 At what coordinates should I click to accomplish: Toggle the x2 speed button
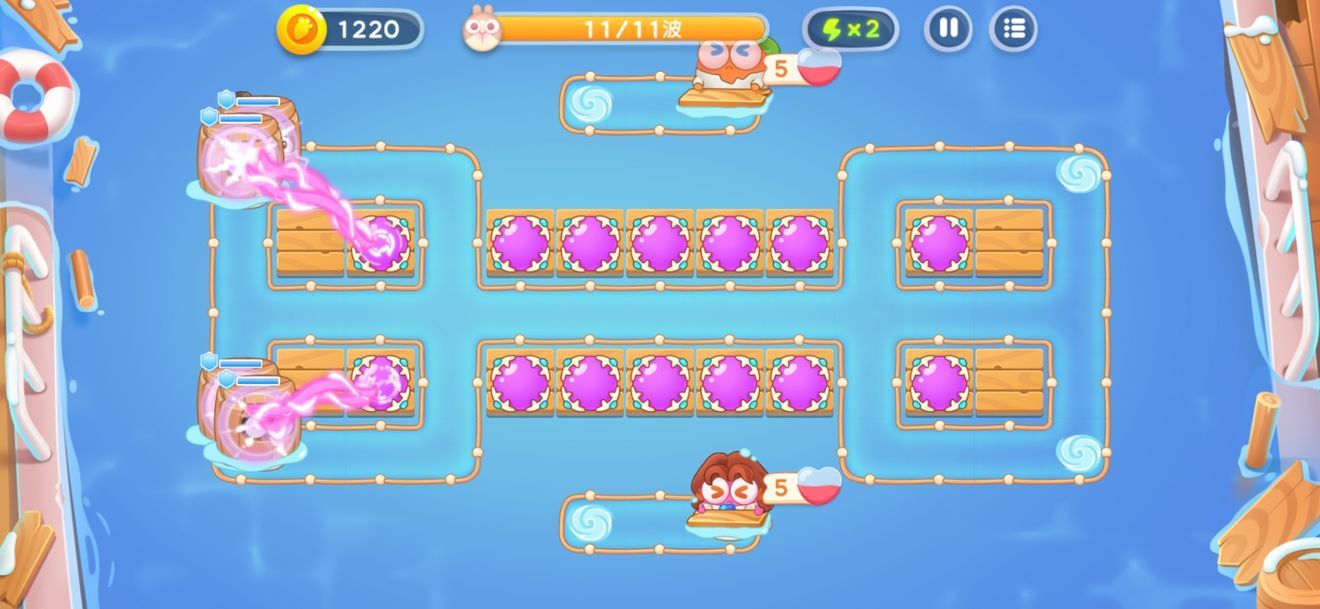pyautogui.click(x=850, y=29)
